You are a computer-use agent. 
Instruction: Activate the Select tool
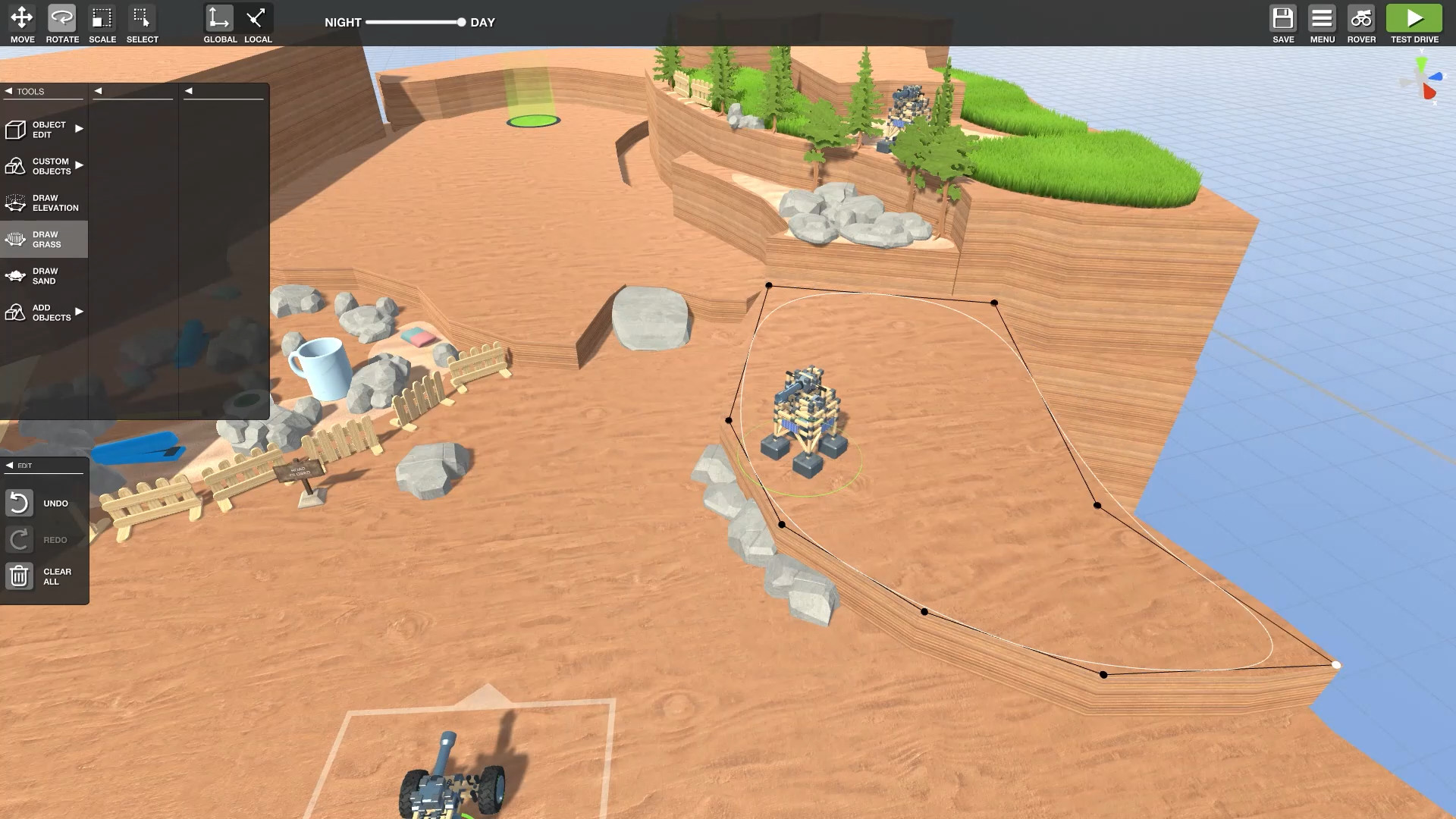pyautogui.click(x=142, y=19)
